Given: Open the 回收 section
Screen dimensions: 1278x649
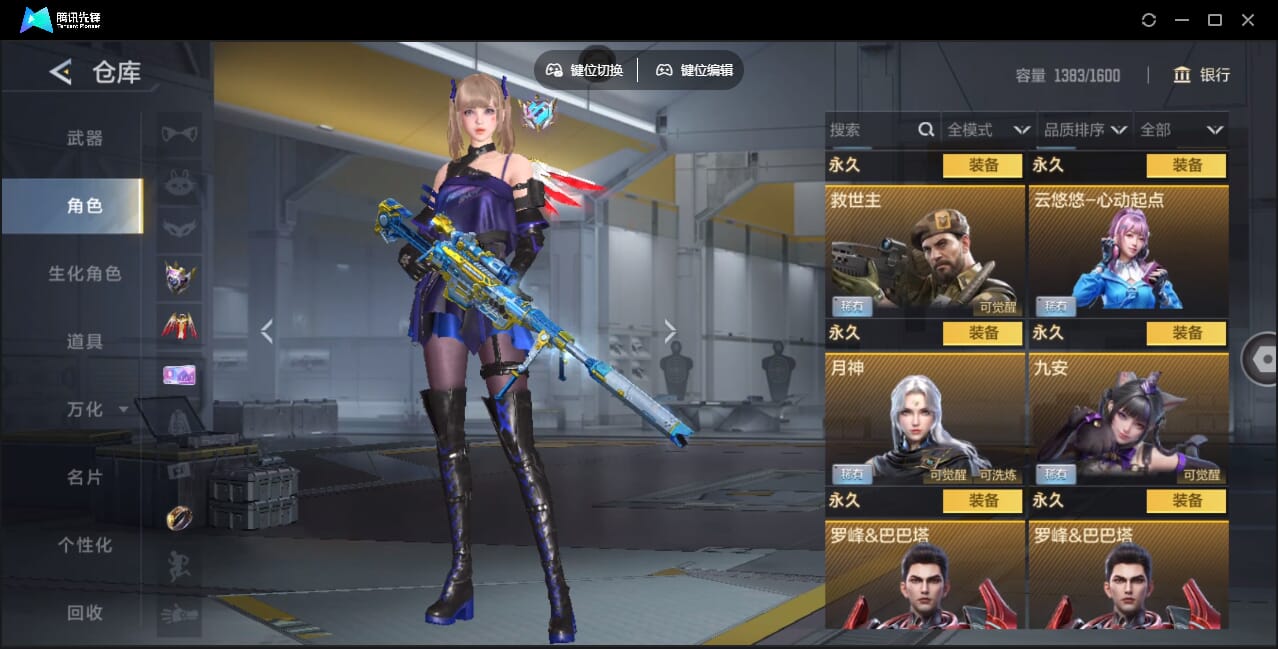Looking at the screenshot, I should coord(85,613).
